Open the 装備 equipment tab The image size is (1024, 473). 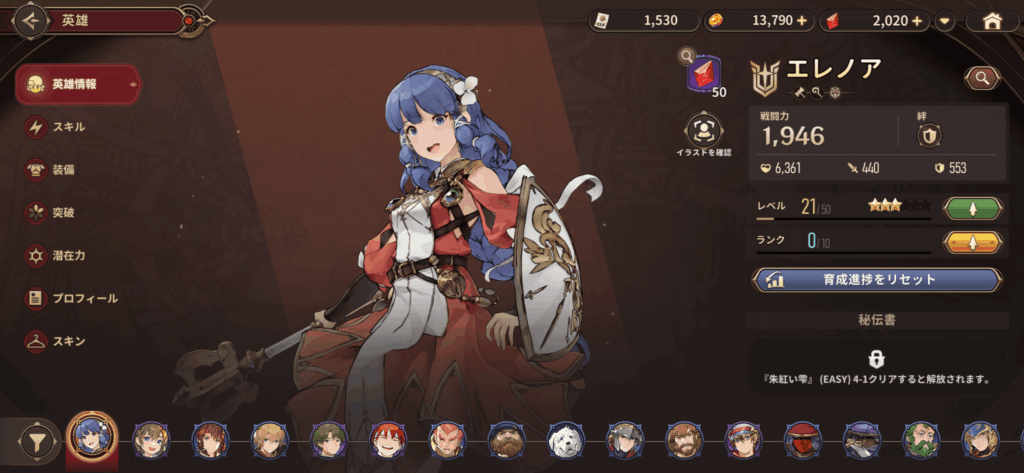pos(62,170)
